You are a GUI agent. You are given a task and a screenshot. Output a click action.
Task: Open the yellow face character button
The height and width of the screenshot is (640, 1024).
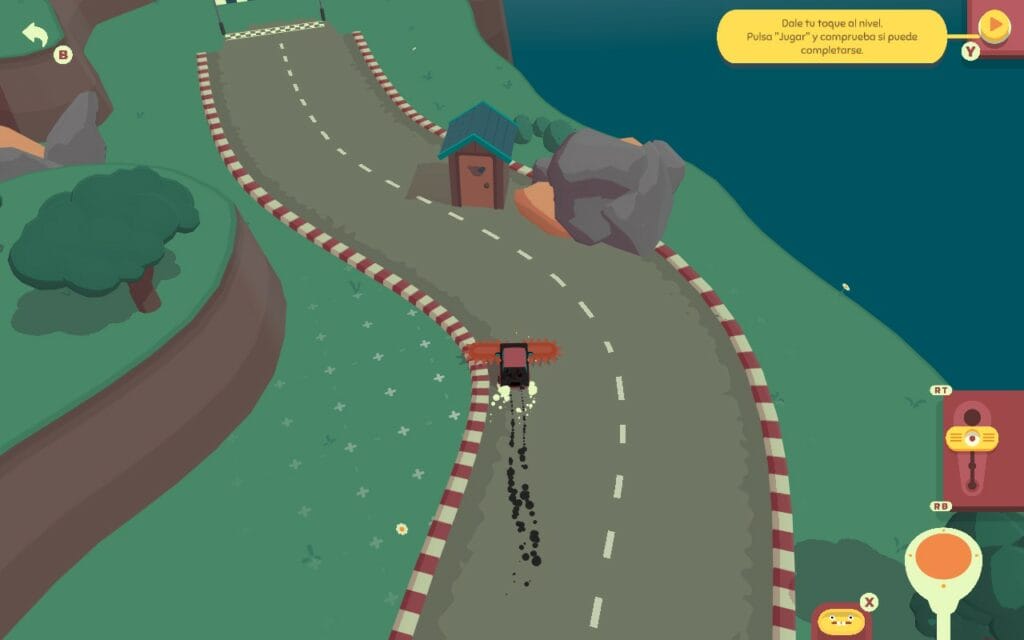pyautogui.click(x=838, y=621)
